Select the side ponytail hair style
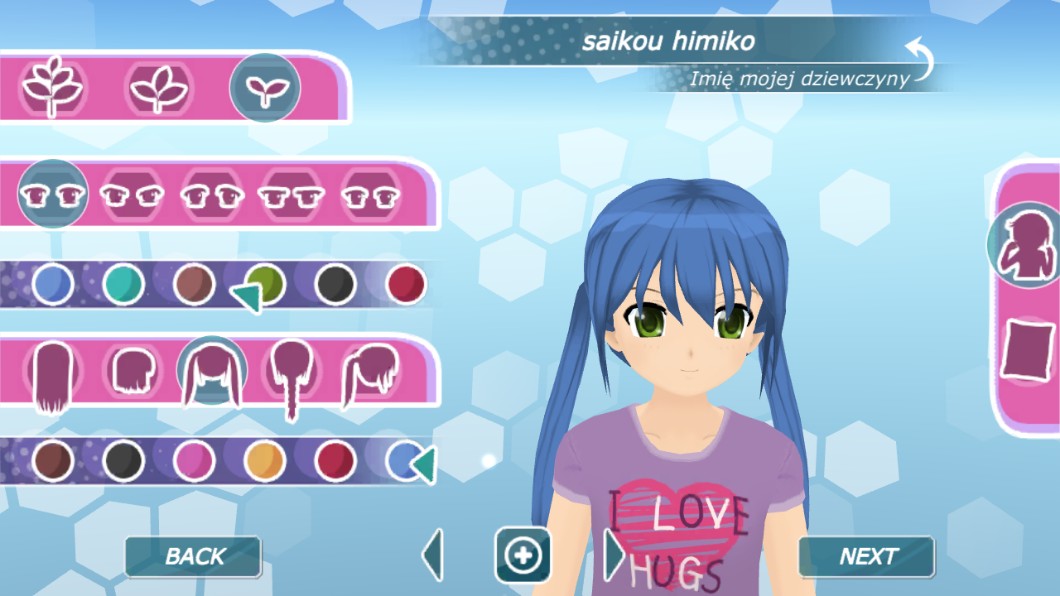Screen dimensions: 1060x596 367,375
